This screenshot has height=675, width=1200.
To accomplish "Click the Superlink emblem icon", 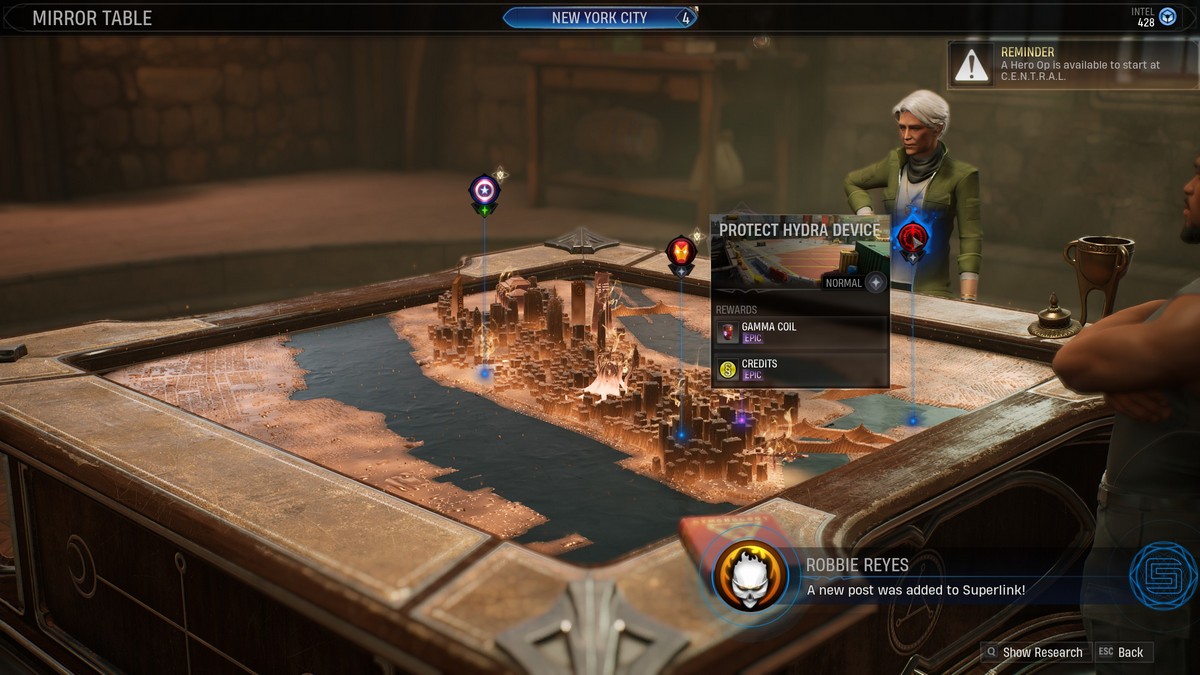I will click(x=1163, y=576).
